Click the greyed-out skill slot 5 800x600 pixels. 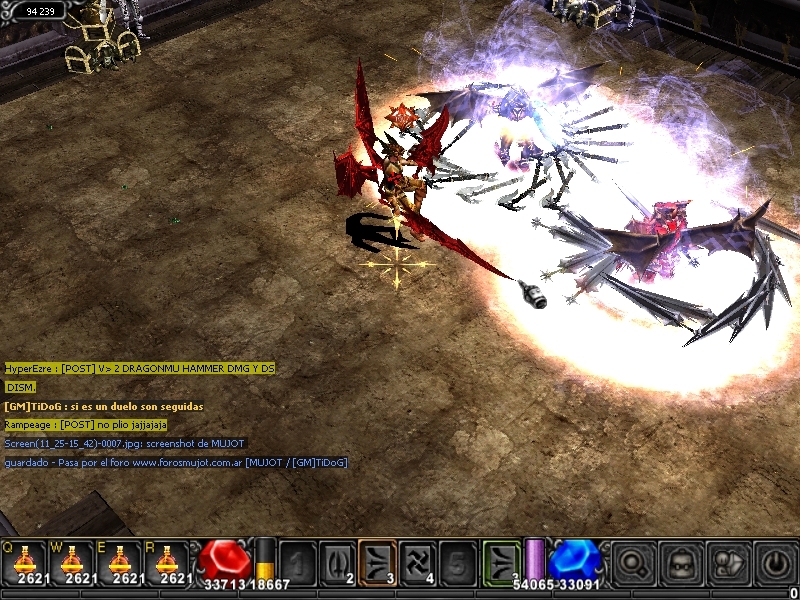(457, 562)
